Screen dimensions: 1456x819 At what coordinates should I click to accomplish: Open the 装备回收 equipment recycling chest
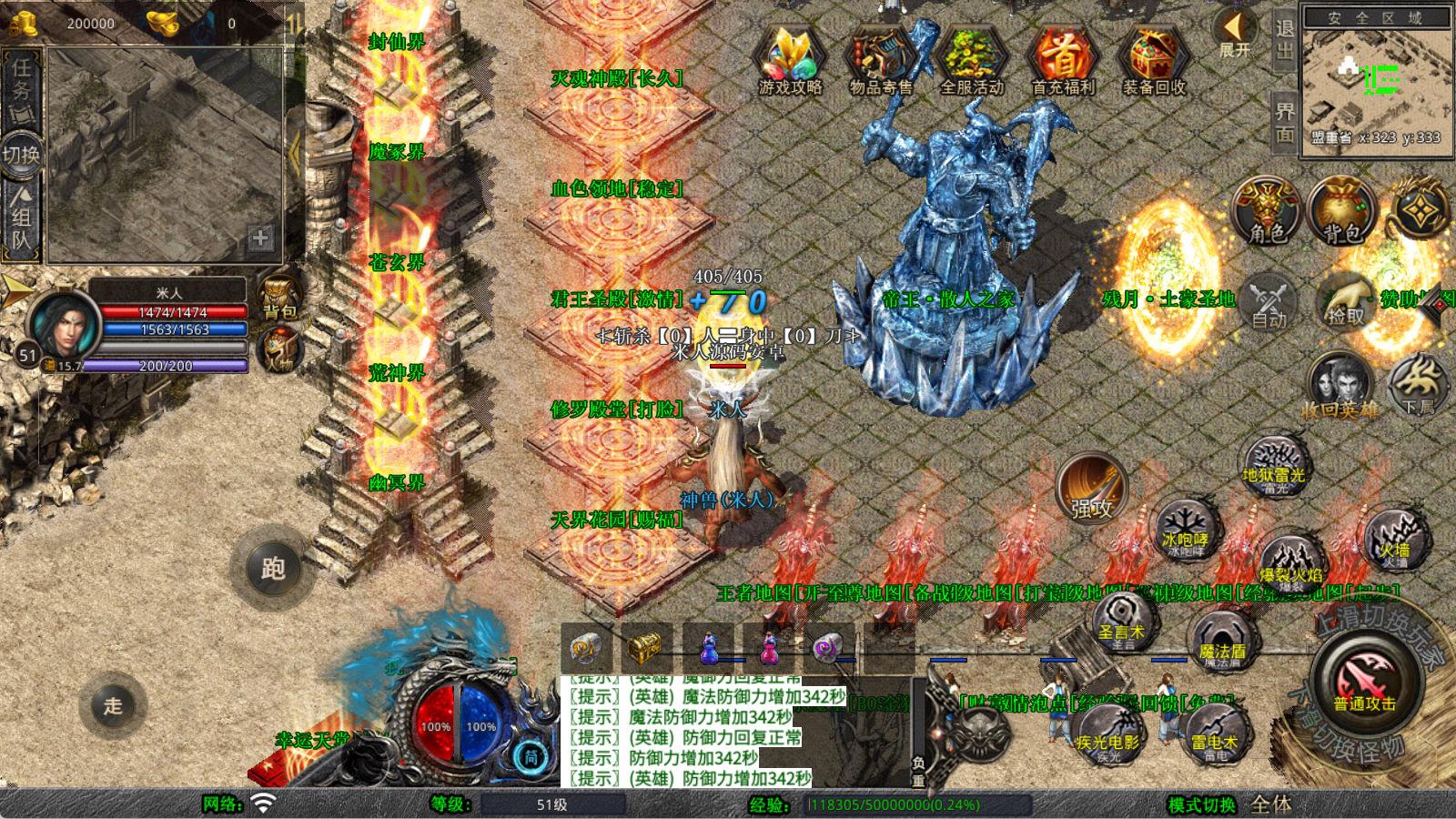1154,60
